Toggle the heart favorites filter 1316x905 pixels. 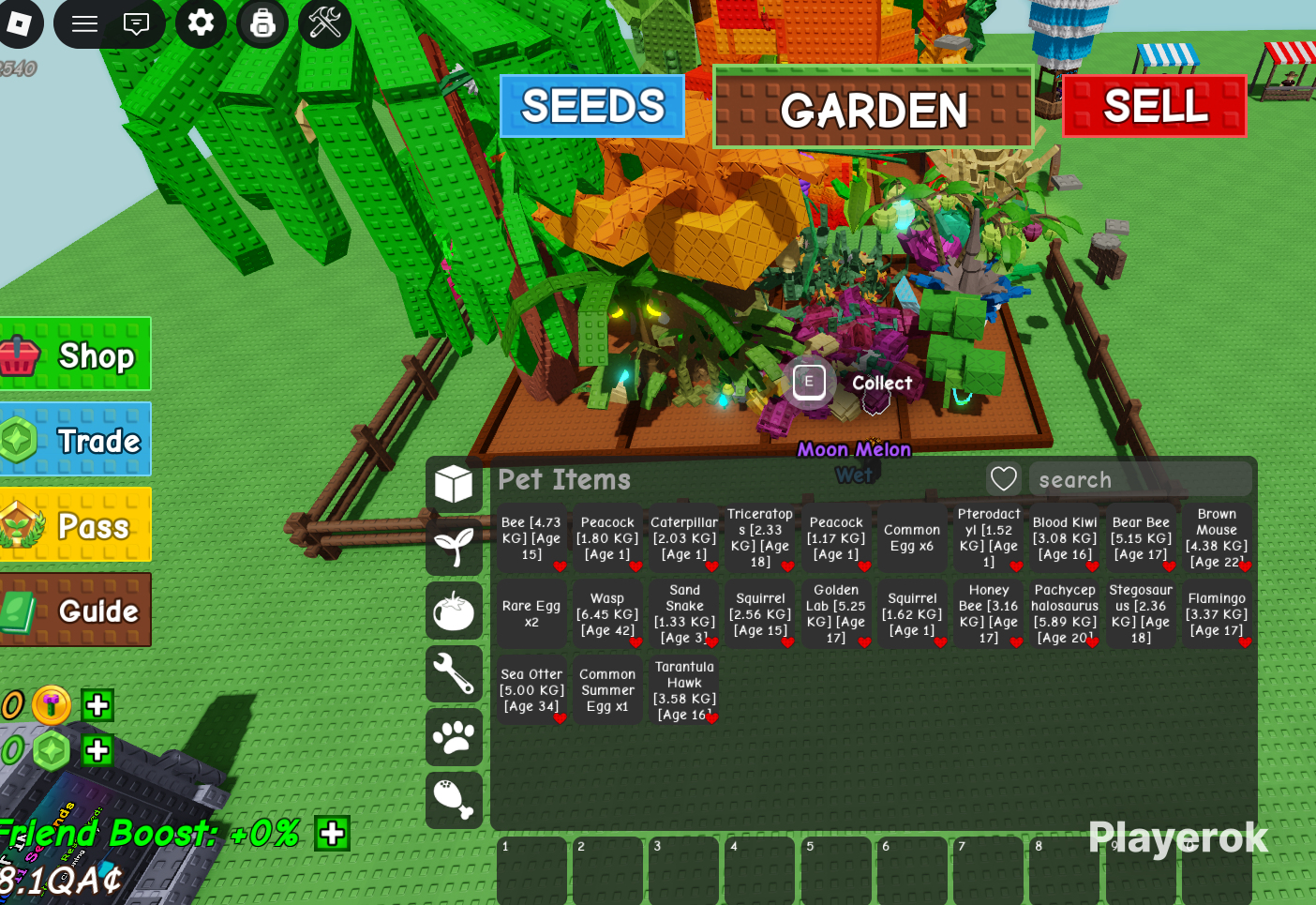(1004, 479)
